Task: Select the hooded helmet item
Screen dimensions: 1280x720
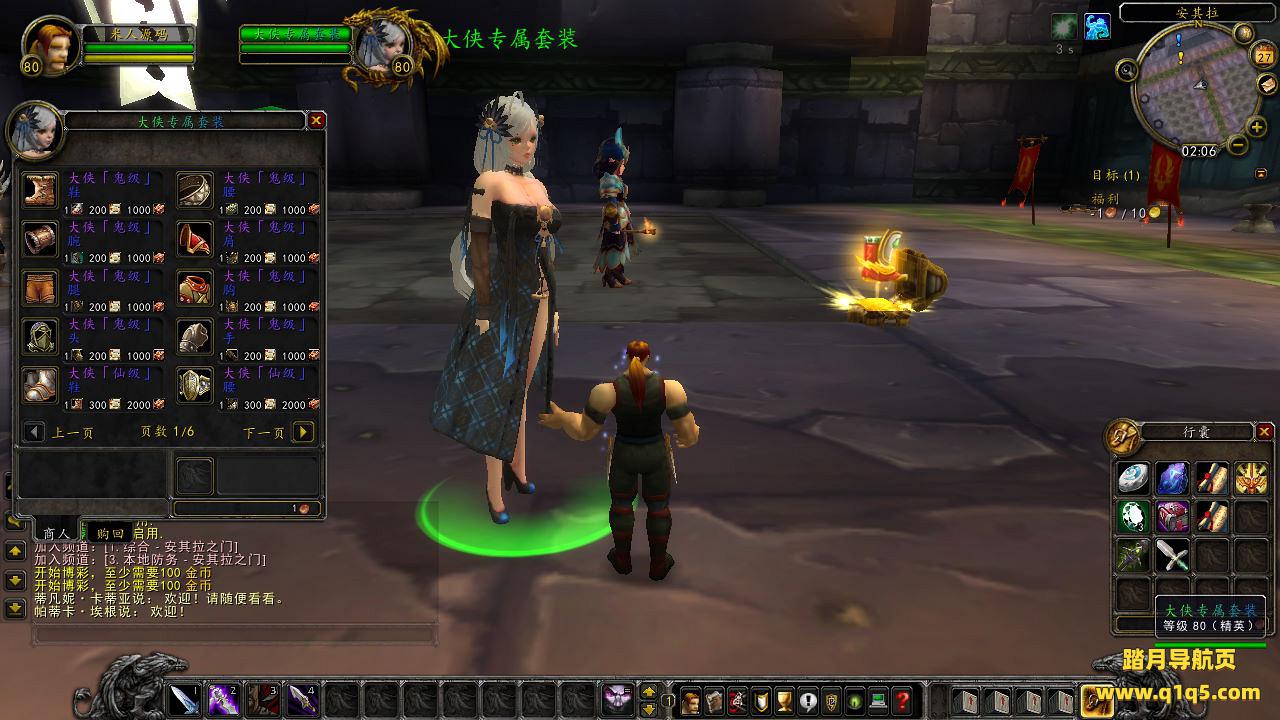Action: (x=41, y=337)
